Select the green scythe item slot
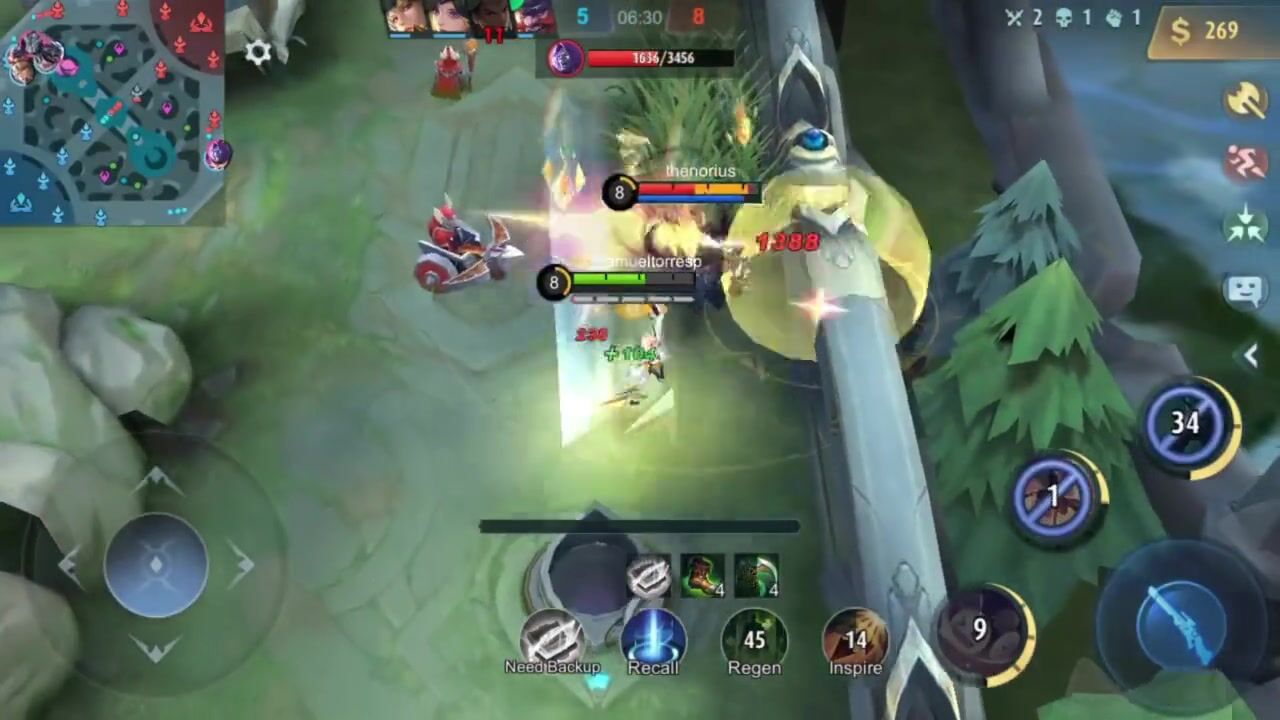The height and width of the screenshot is (720, 1280). click(756, 577)
